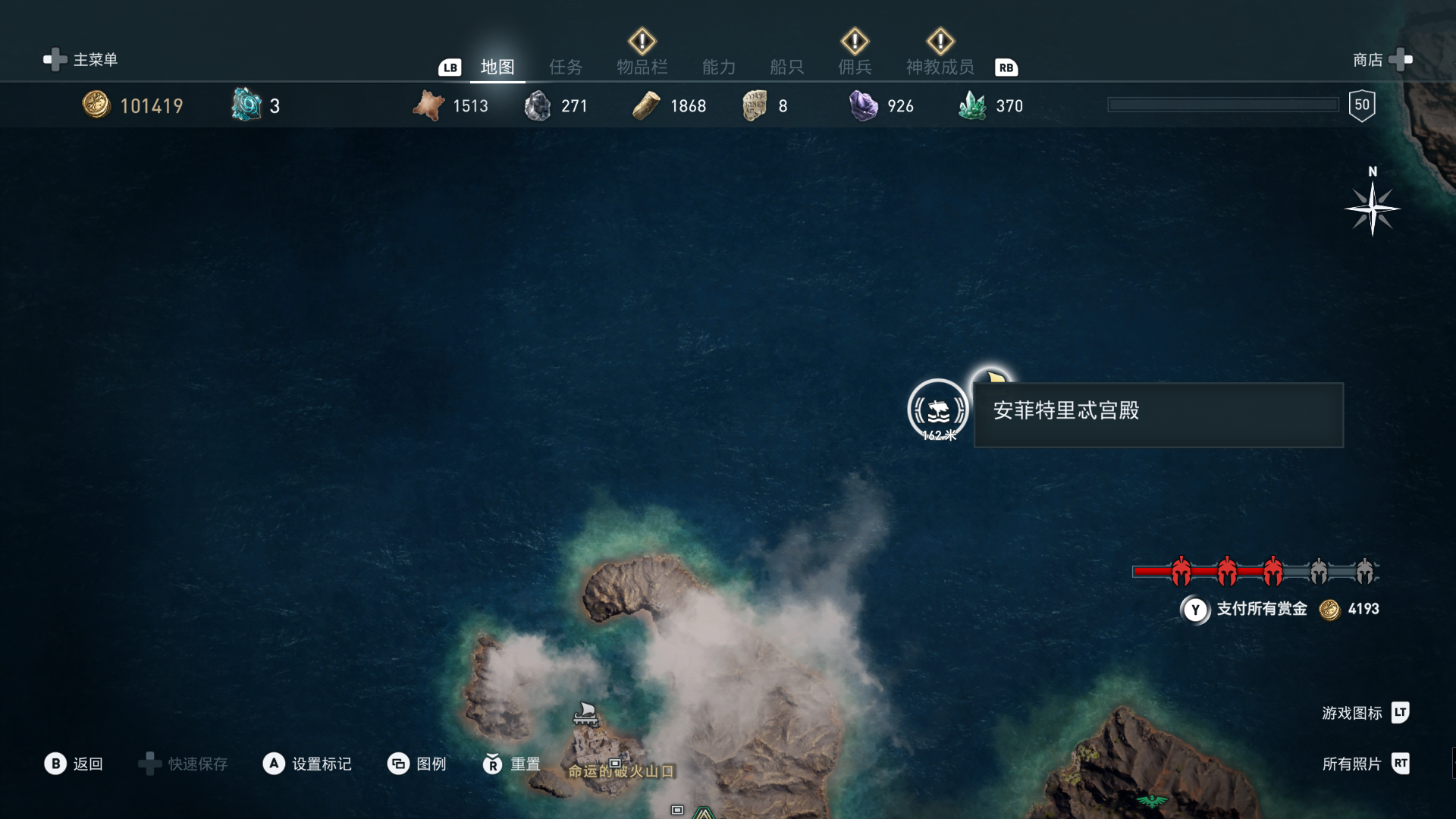Choose 设置标记 to set a marker
1456x819 pixels.
pos(307,764)
